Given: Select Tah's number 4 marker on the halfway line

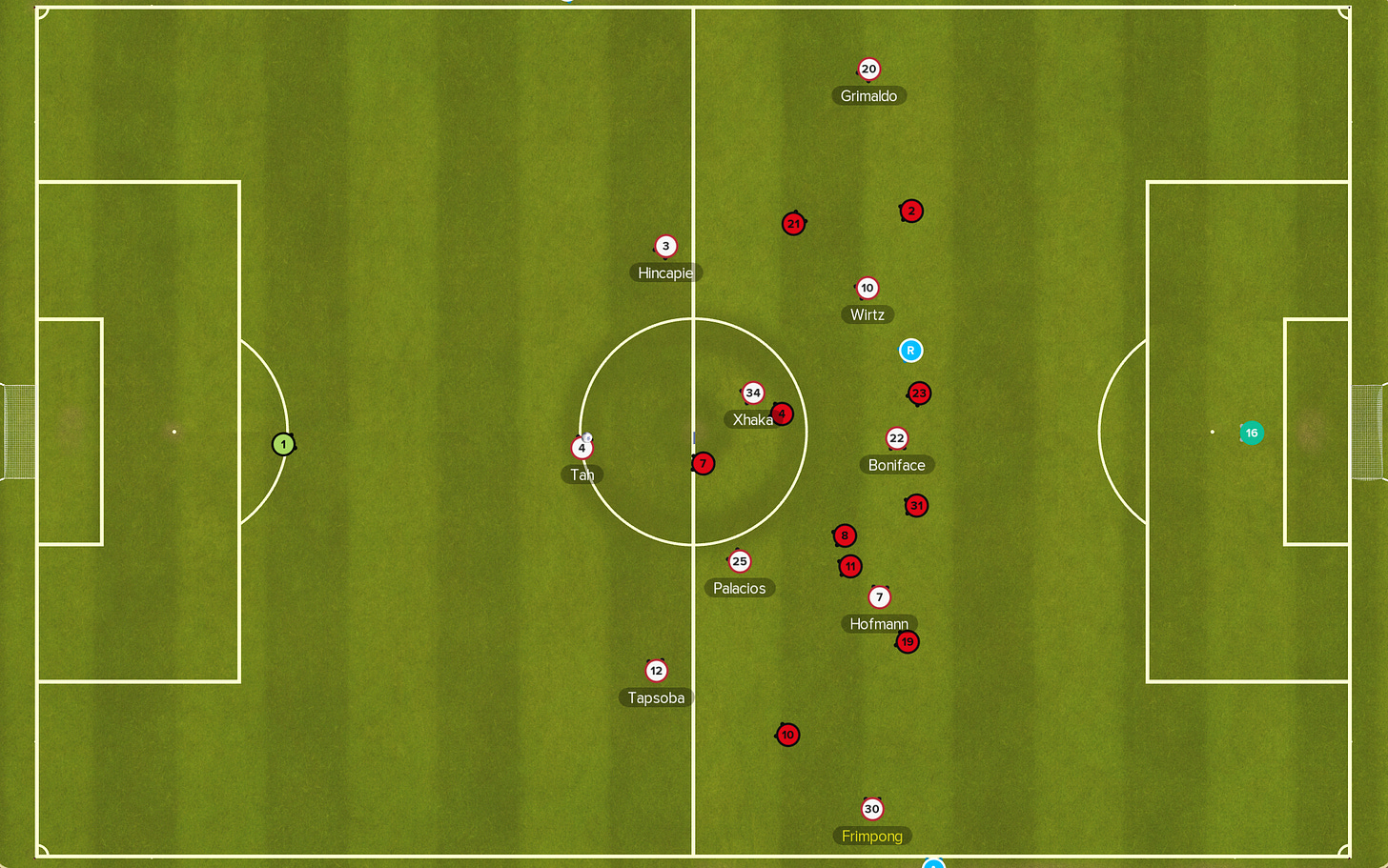Looking at the screenshot, I should click(582, 447).
